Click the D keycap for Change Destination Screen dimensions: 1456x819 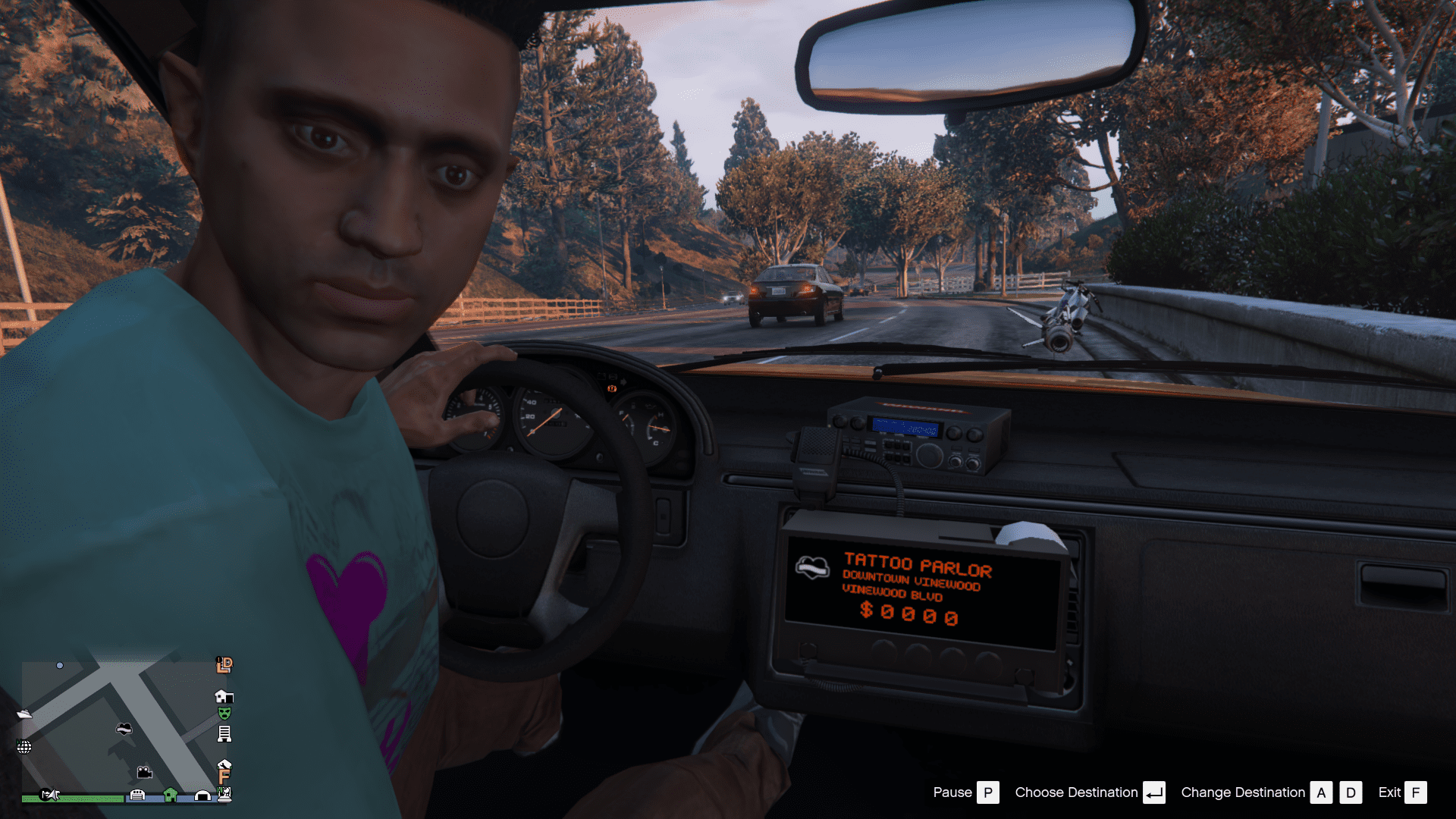(x=1351, y=792)
